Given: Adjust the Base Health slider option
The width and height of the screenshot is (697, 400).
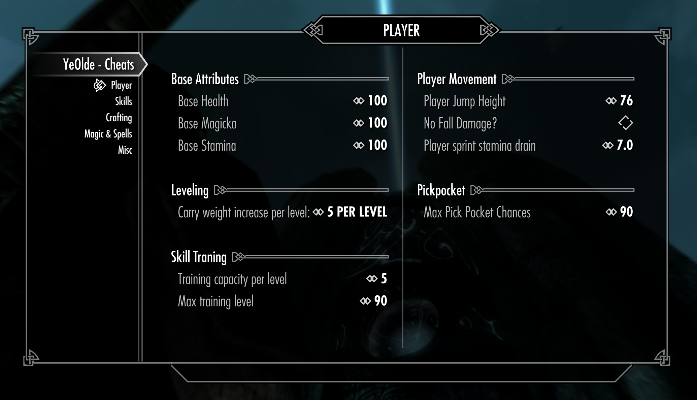Looking at the screenshot, I should coord(282,101).
